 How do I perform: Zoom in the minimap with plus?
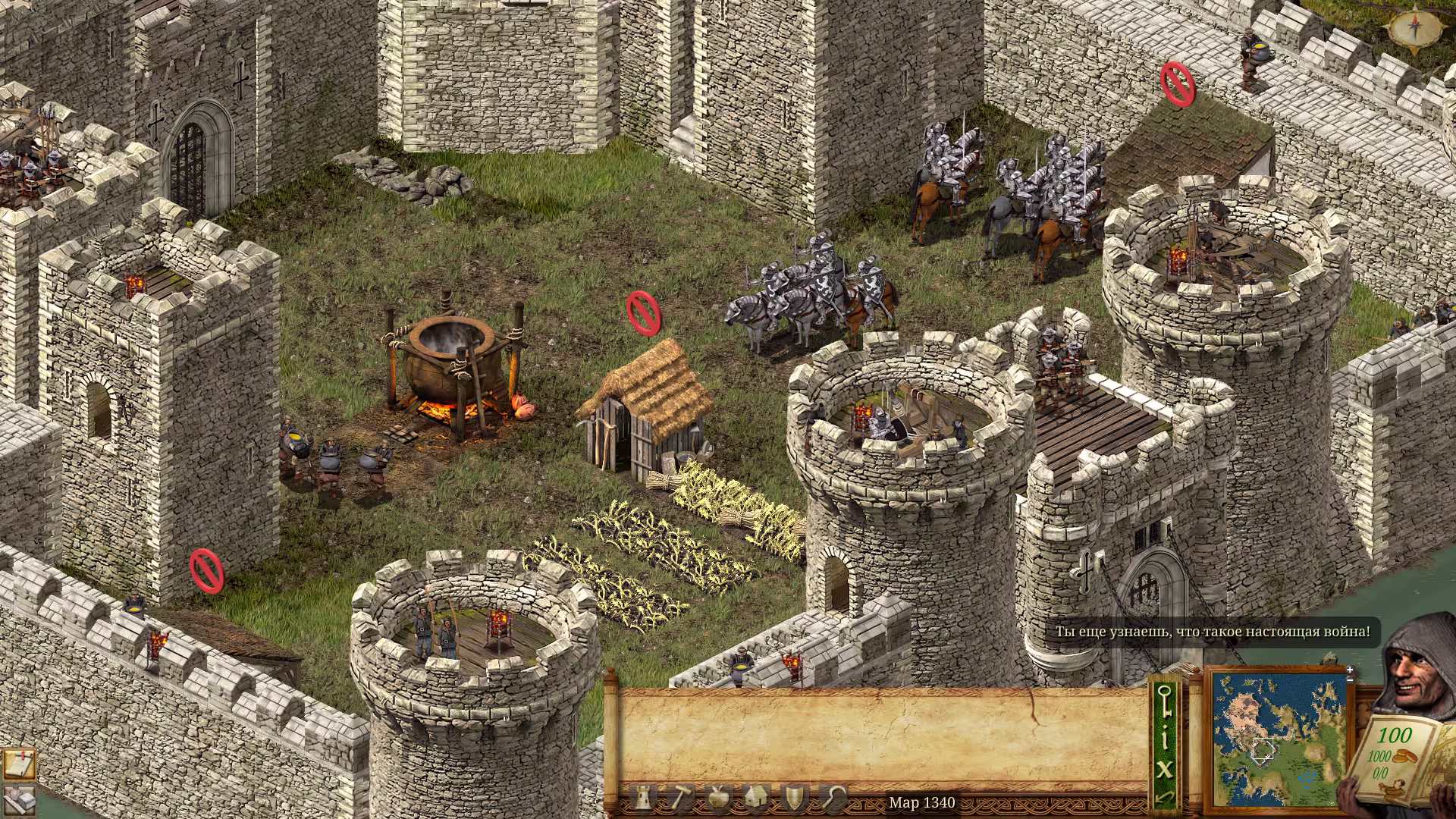[x=1350, y=670]
